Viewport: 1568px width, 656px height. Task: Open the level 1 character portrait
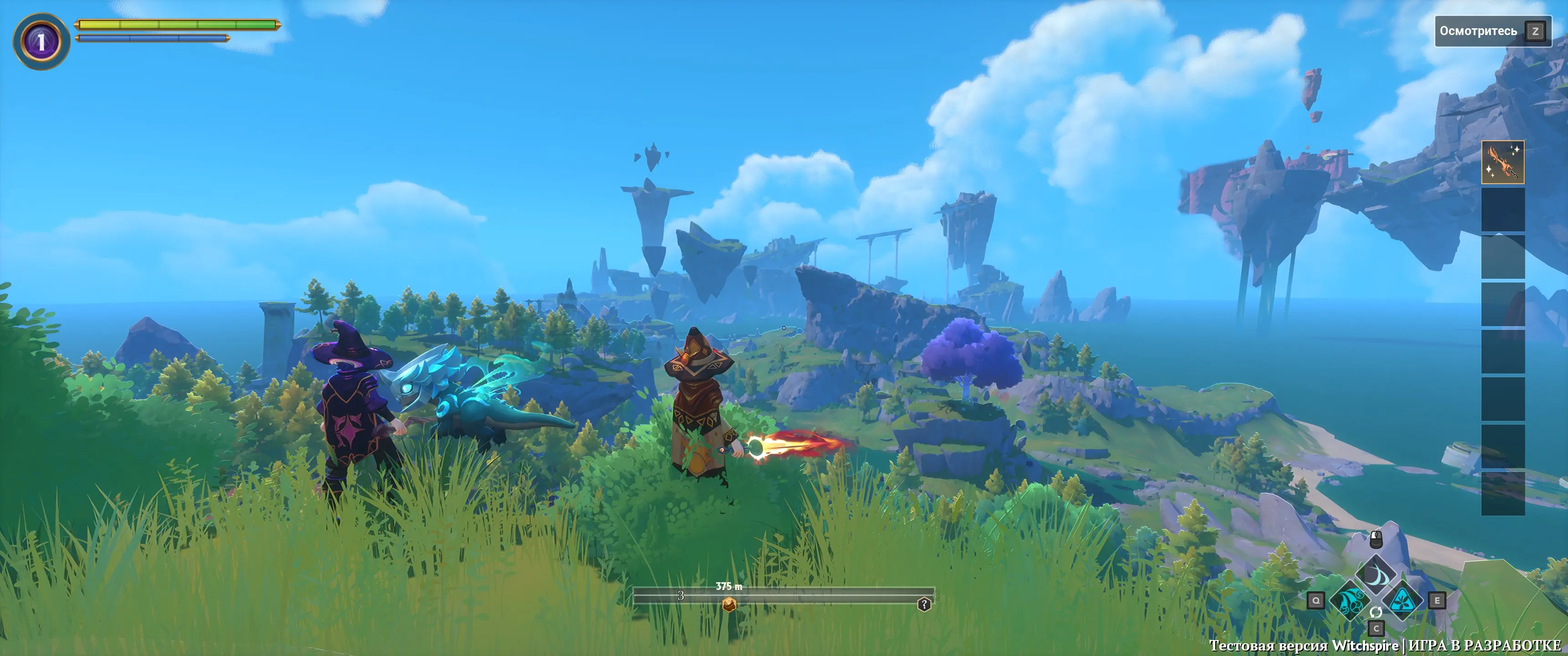click(41, 41)
